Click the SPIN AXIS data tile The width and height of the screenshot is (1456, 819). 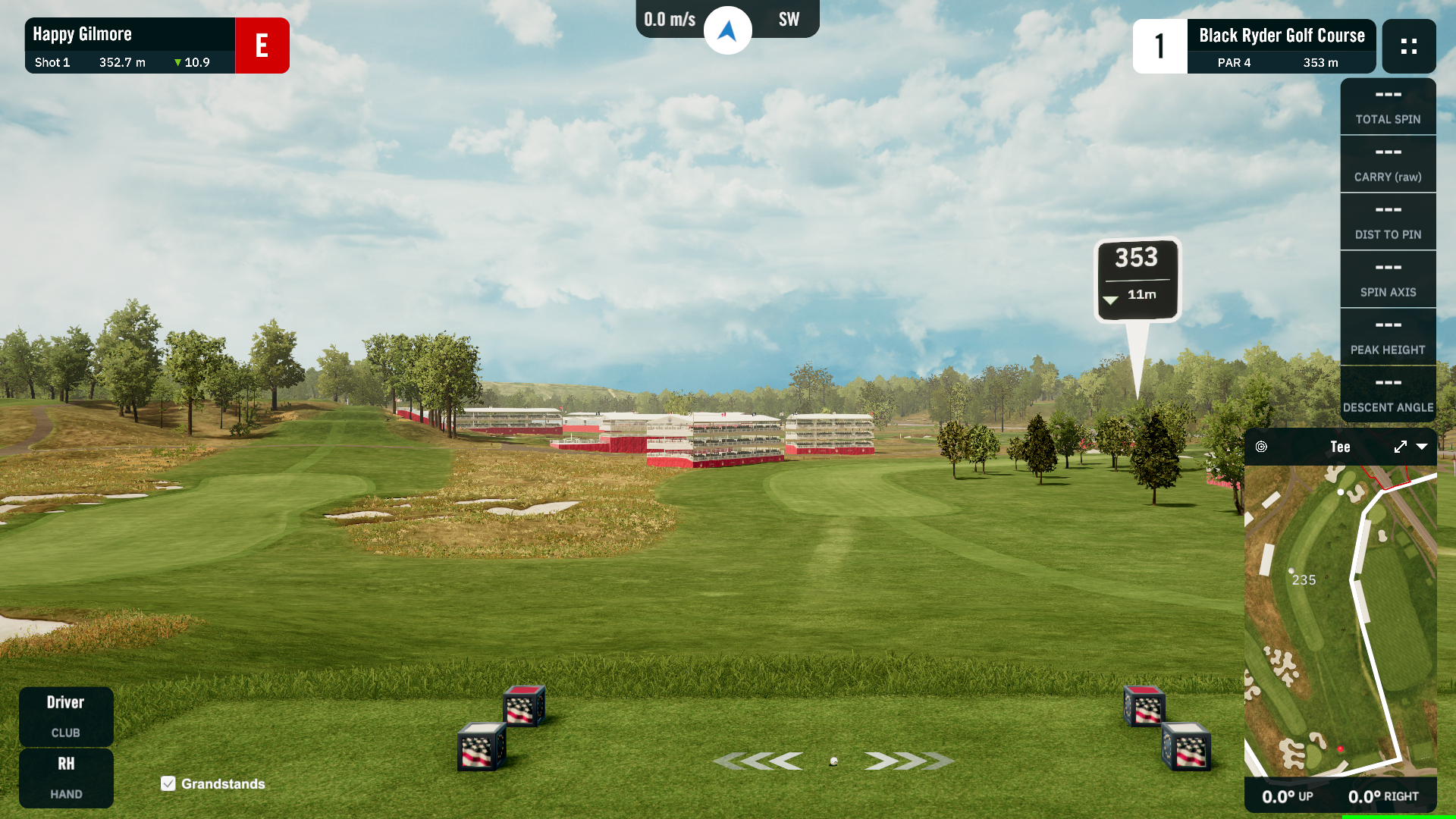1388,280
